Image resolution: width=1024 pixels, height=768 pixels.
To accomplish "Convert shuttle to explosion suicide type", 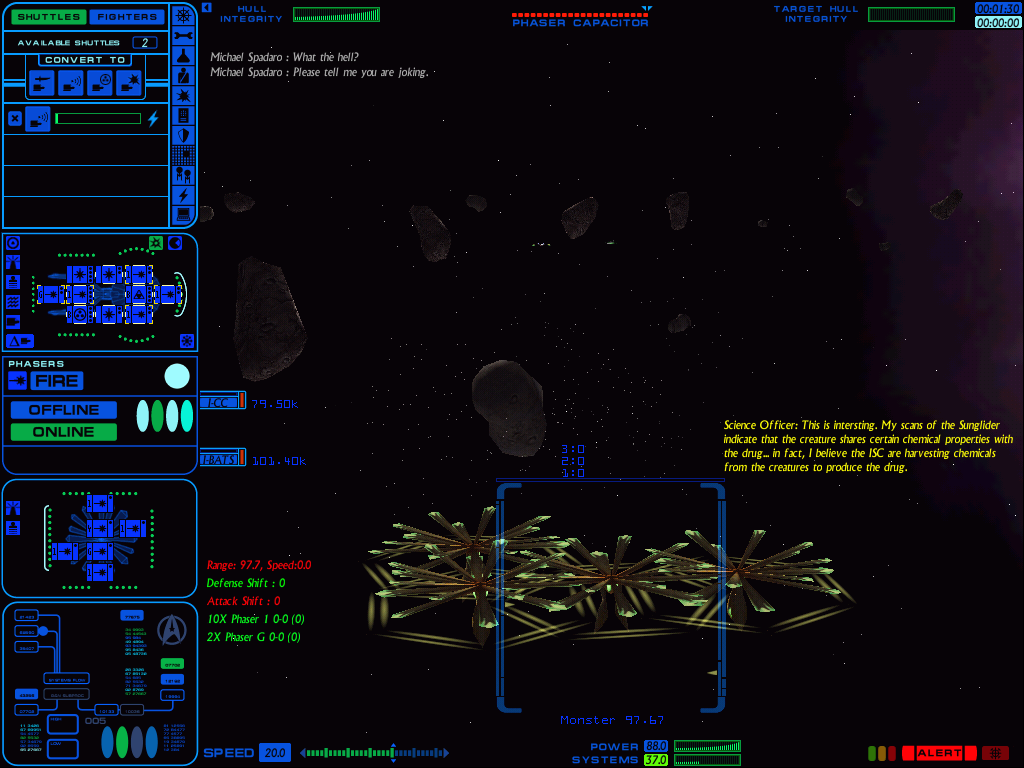I will pyautogui.click(x=127, y=84).
